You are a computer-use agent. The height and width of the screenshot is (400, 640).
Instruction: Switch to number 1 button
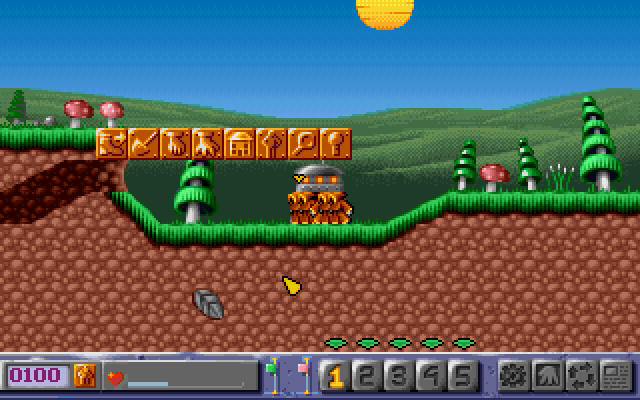(336, 376)
